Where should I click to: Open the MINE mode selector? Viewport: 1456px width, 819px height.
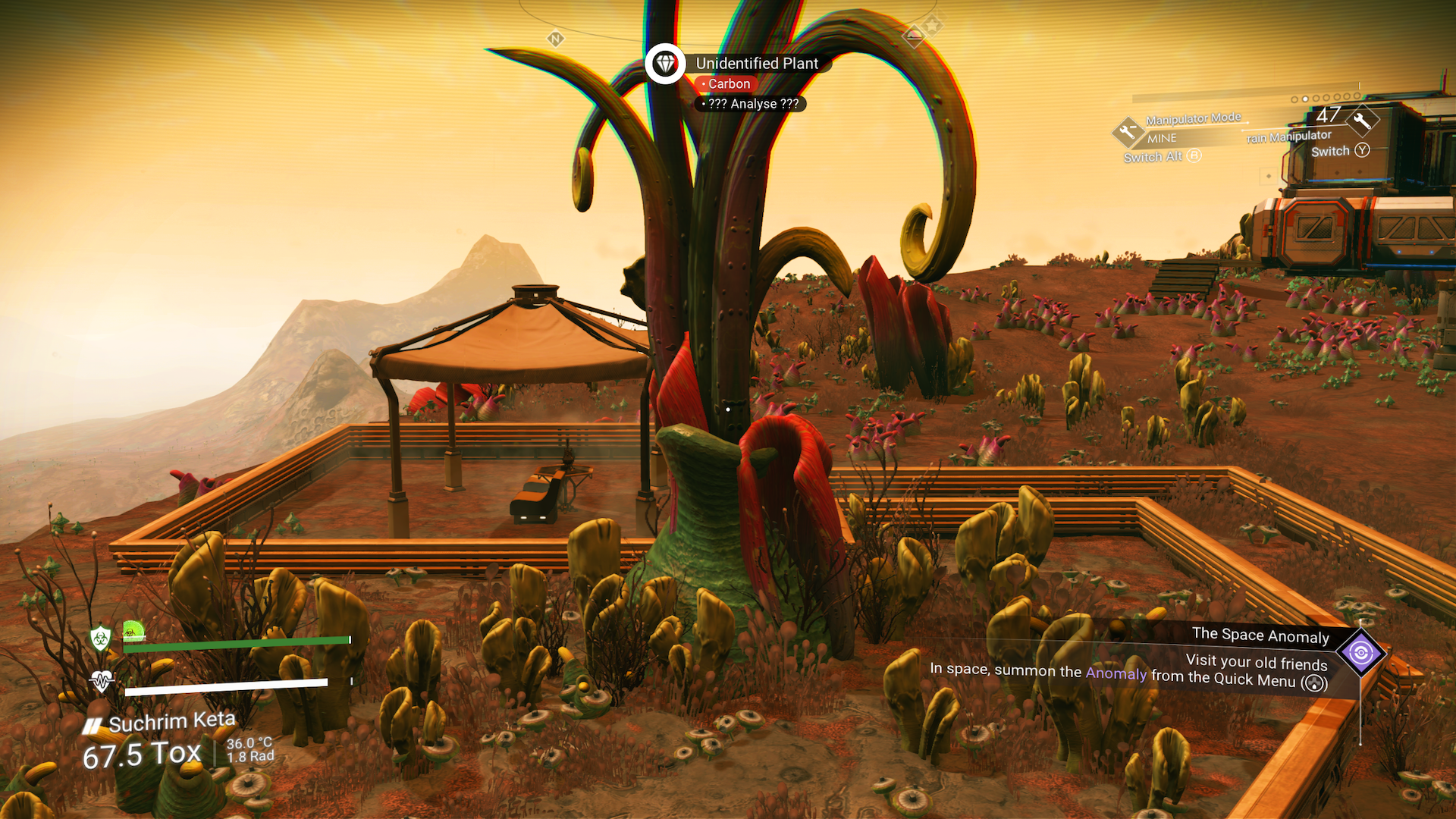(x=1161, y=138)
